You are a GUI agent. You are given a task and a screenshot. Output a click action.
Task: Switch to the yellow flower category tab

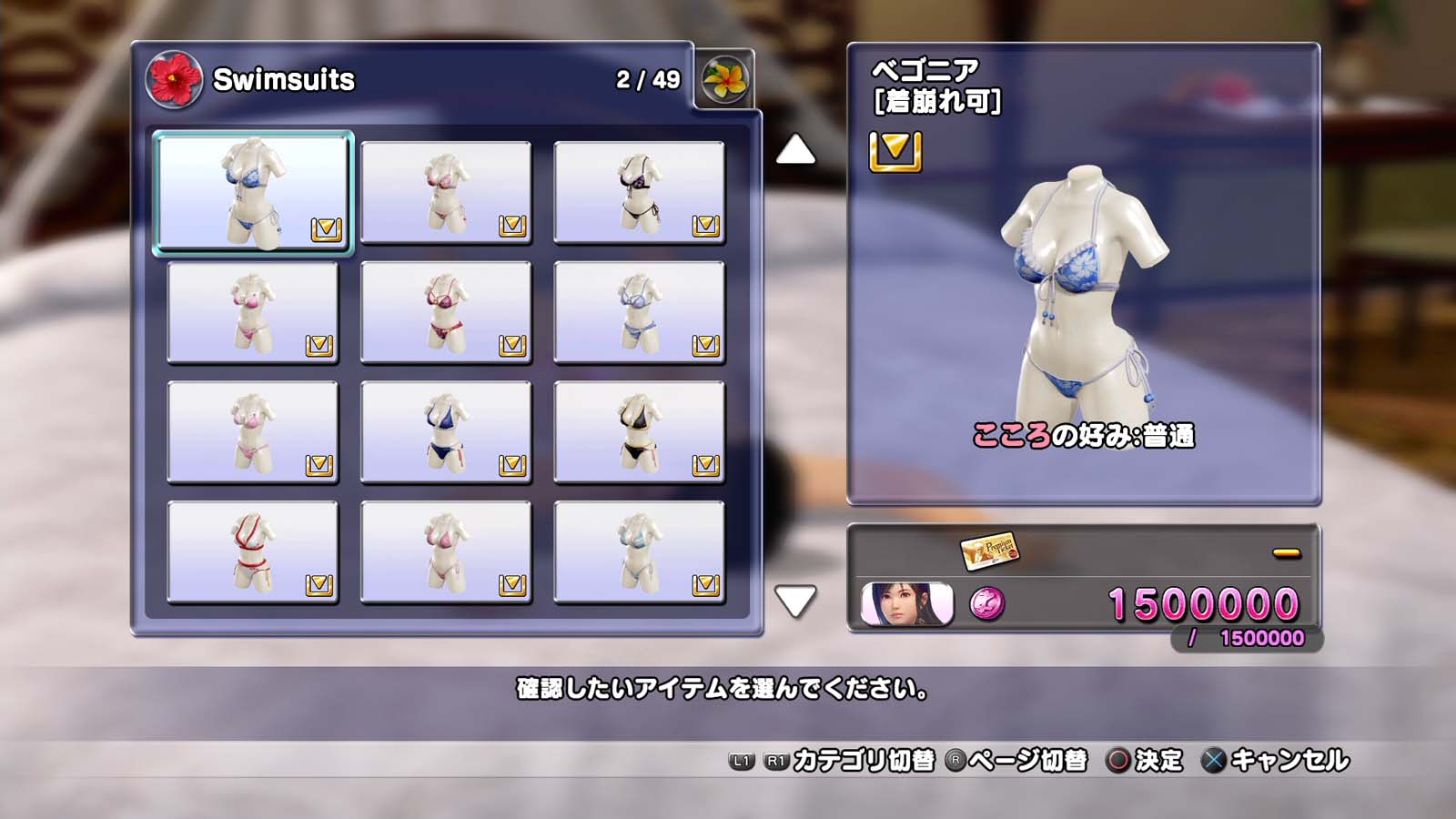click(x=724, y=80)
